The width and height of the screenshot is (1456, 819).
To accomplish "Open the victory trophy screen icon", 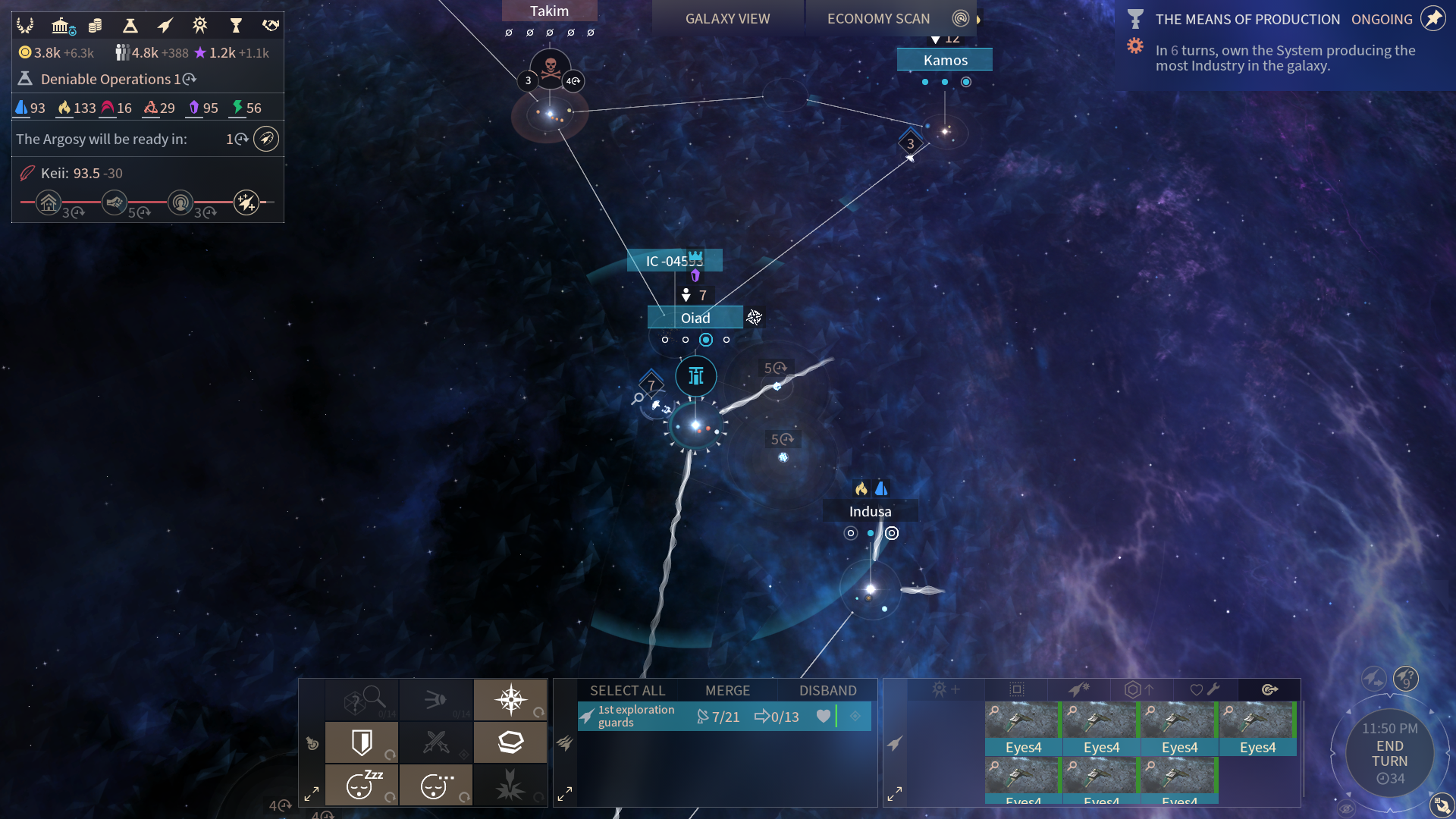I will click(x=236, y=26).
